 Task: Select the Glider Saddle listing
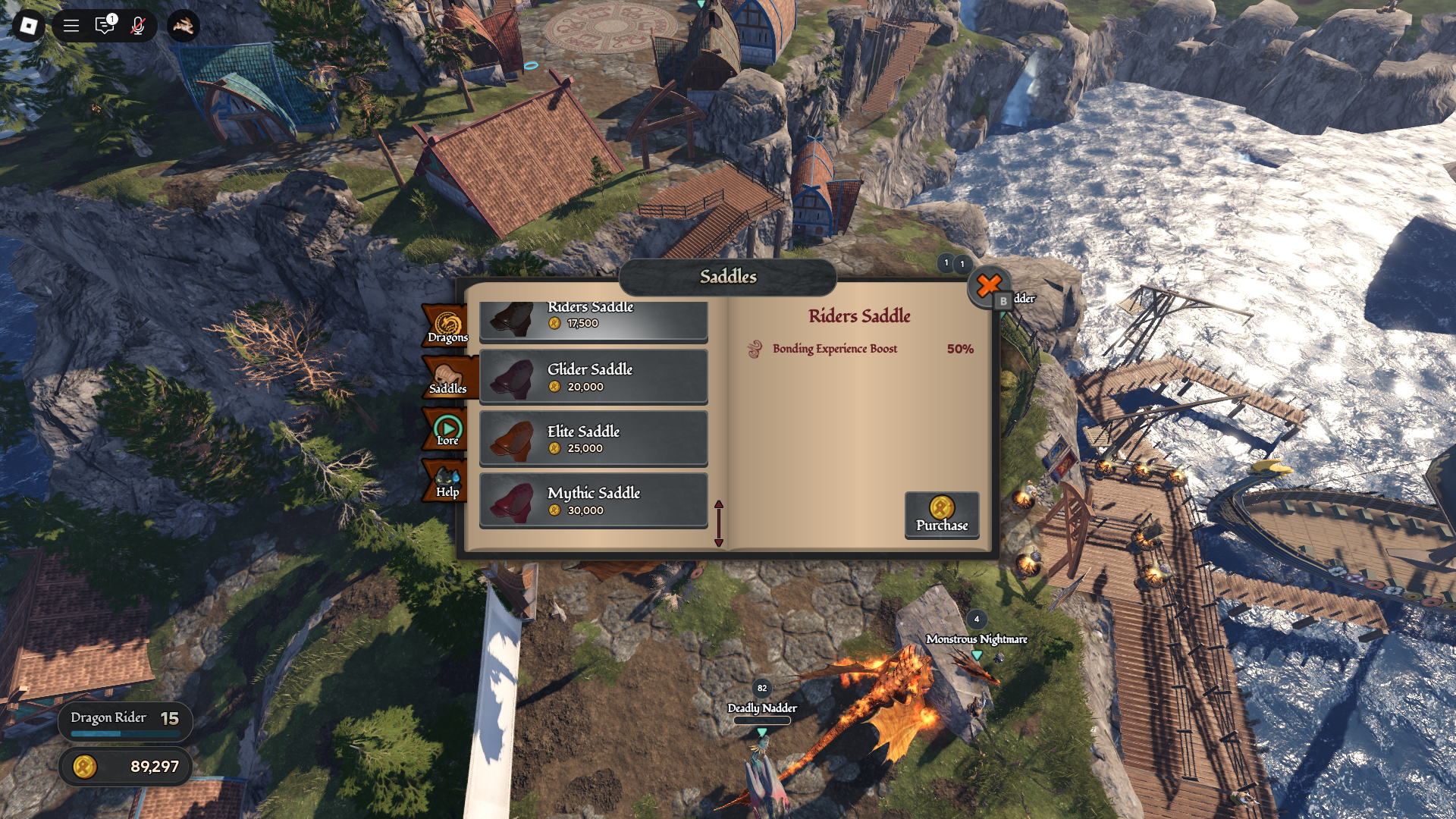[x=593, y=377]
